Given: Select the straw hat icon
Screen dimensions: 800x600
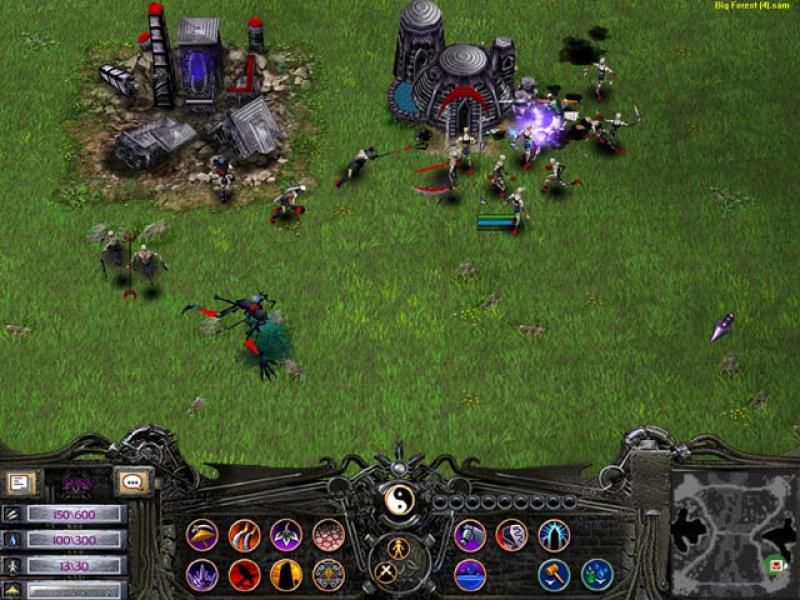Looking at the screenshot, I should [x=202, y=535].
